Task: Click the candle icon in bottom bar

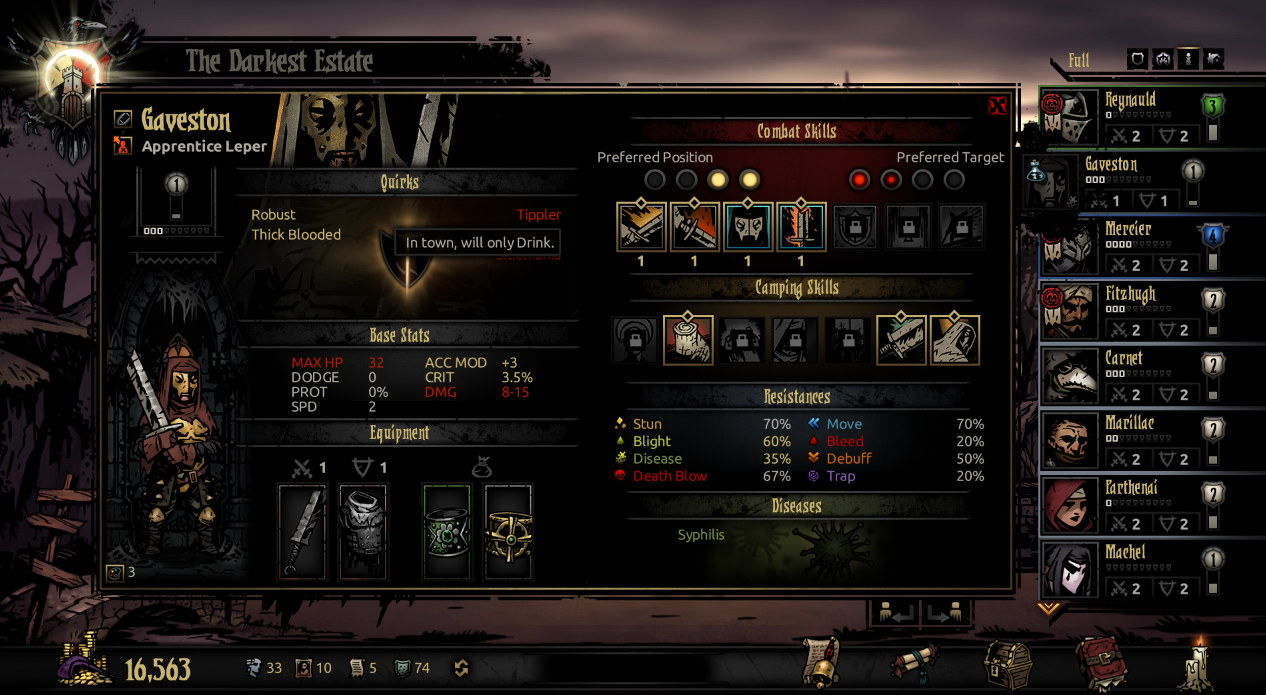Action: 1198,663
